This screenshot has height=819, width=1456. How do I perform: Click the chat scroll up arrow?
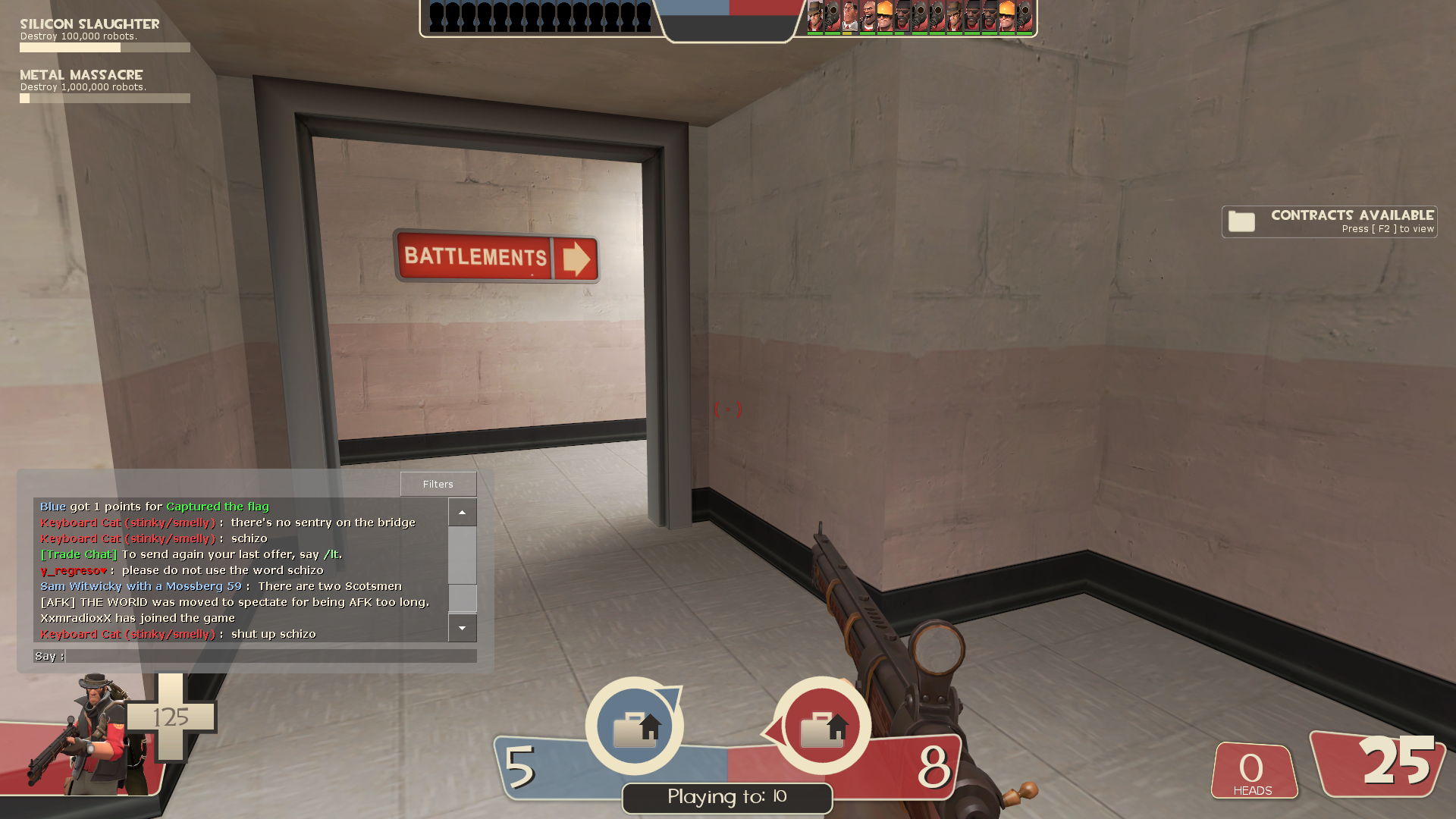coord(462,513)
